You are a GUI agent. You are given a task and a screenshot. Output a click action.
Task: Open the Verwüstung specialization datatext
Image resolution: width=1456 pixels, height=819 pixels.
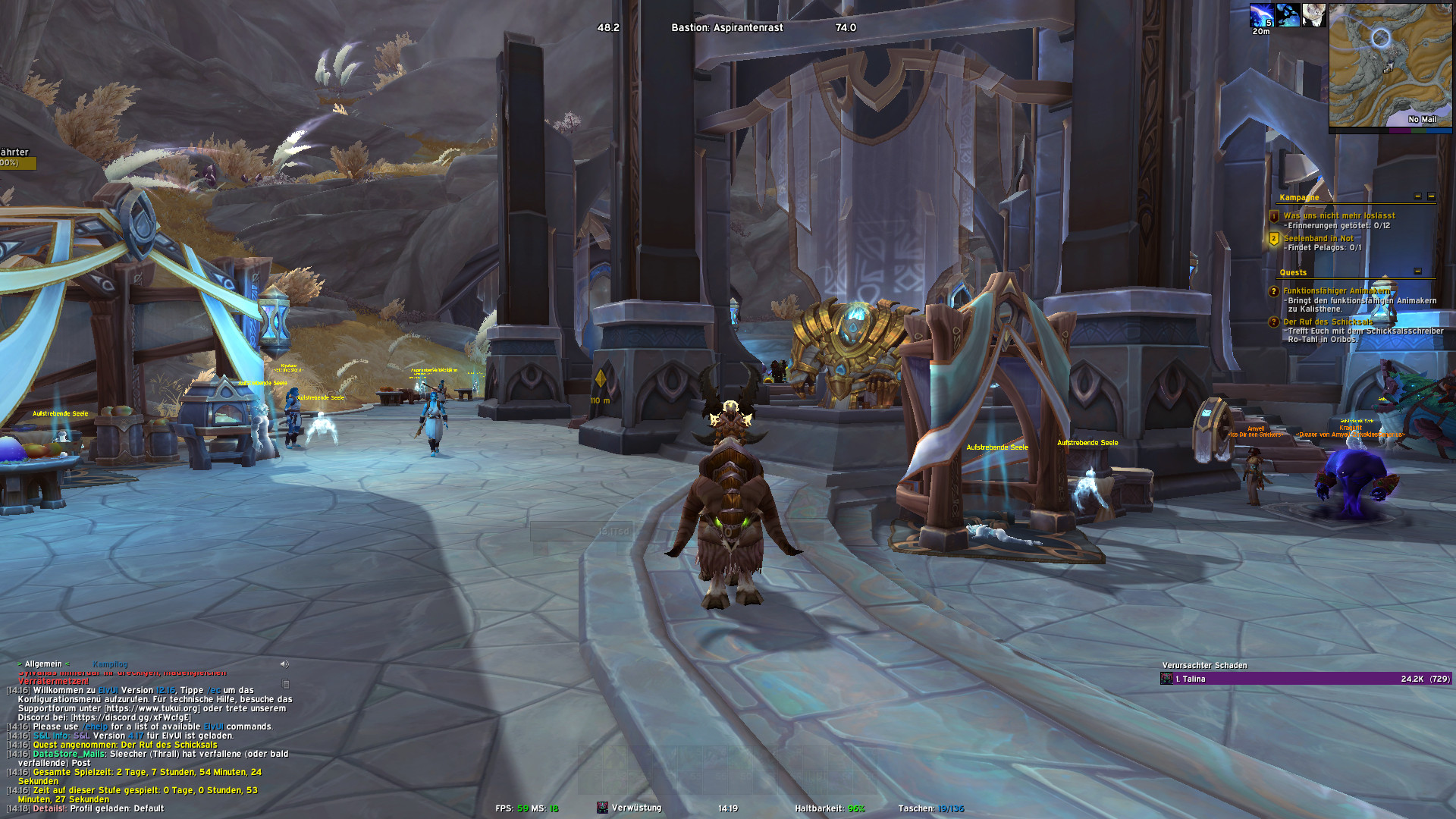(x=635, y=808)
